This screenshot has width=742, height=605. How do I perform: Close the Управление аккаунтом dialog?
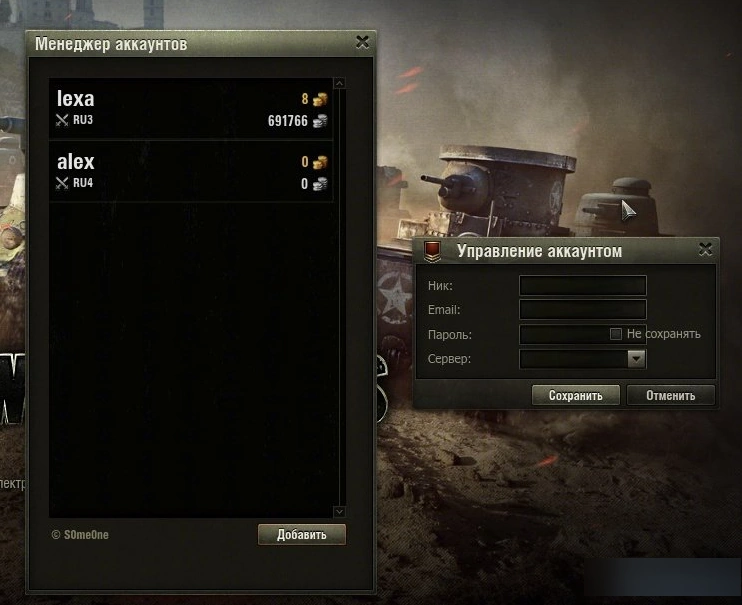(x=705, y=249)
